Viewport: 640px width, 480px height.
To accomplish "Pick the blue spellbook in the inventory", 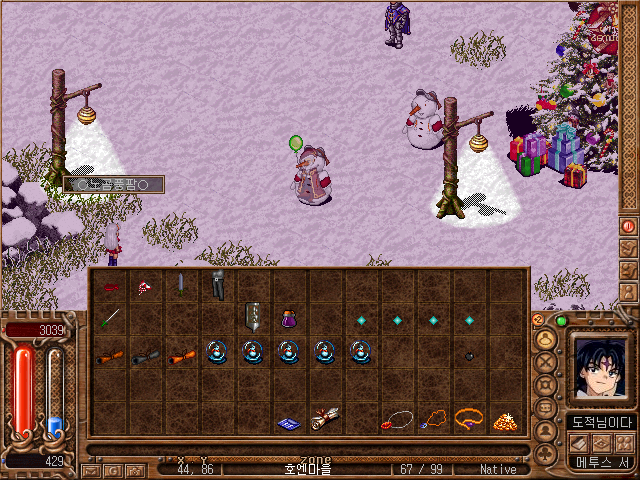I will [289, 424].
